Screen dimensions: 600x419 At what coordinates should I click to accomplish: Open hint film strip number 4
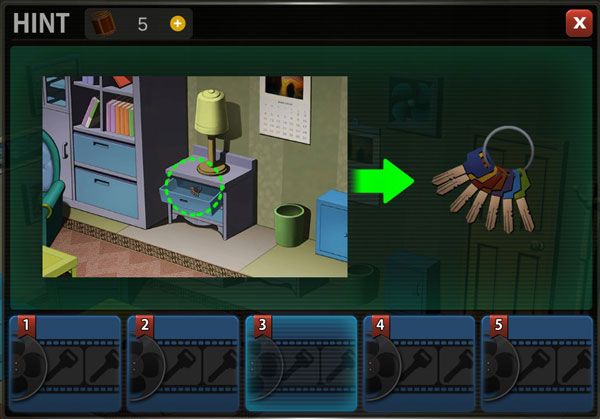pyautogui.click(x=418, y=362)
